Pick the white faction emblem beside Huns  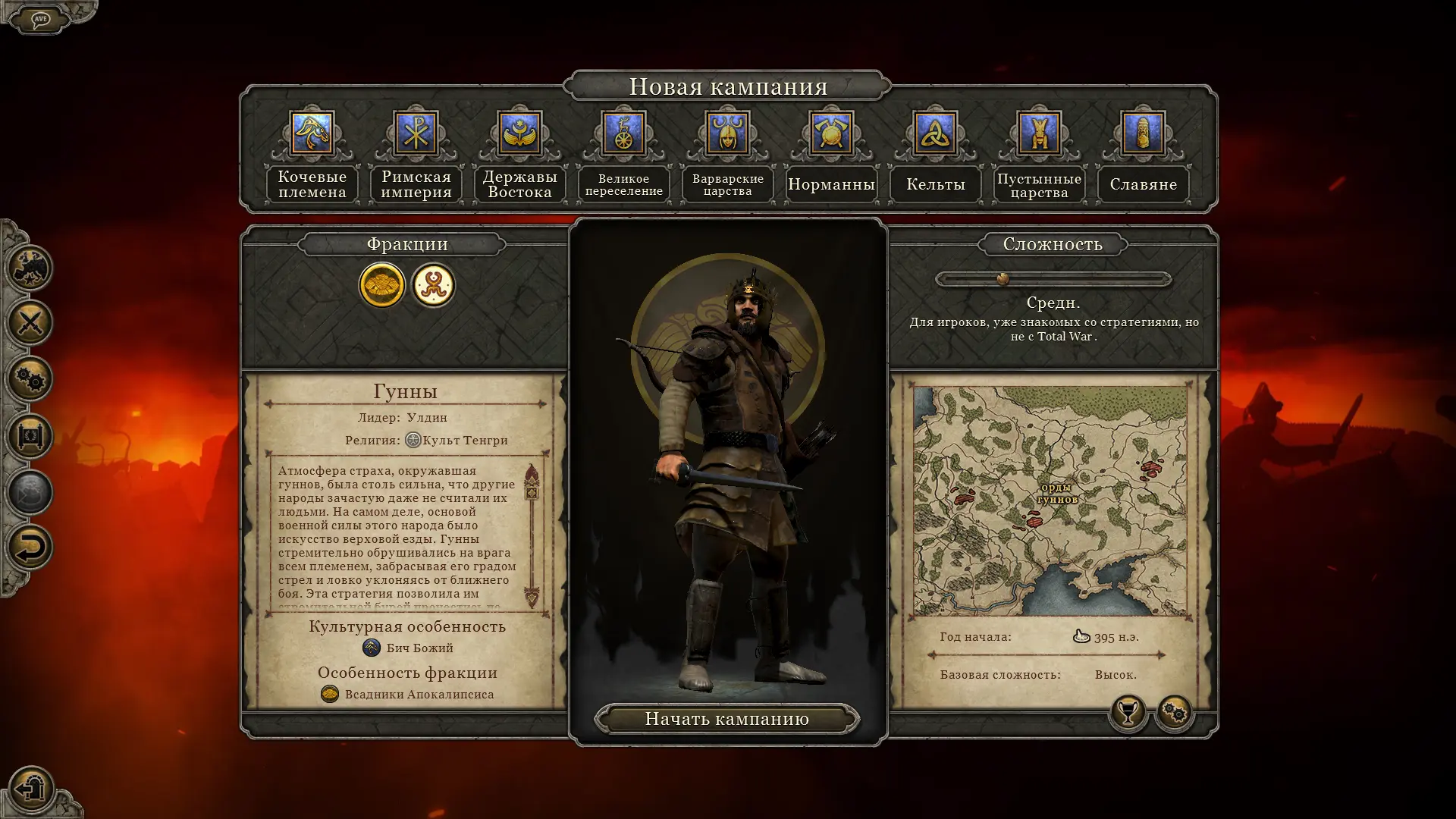(x=433, y=285)
